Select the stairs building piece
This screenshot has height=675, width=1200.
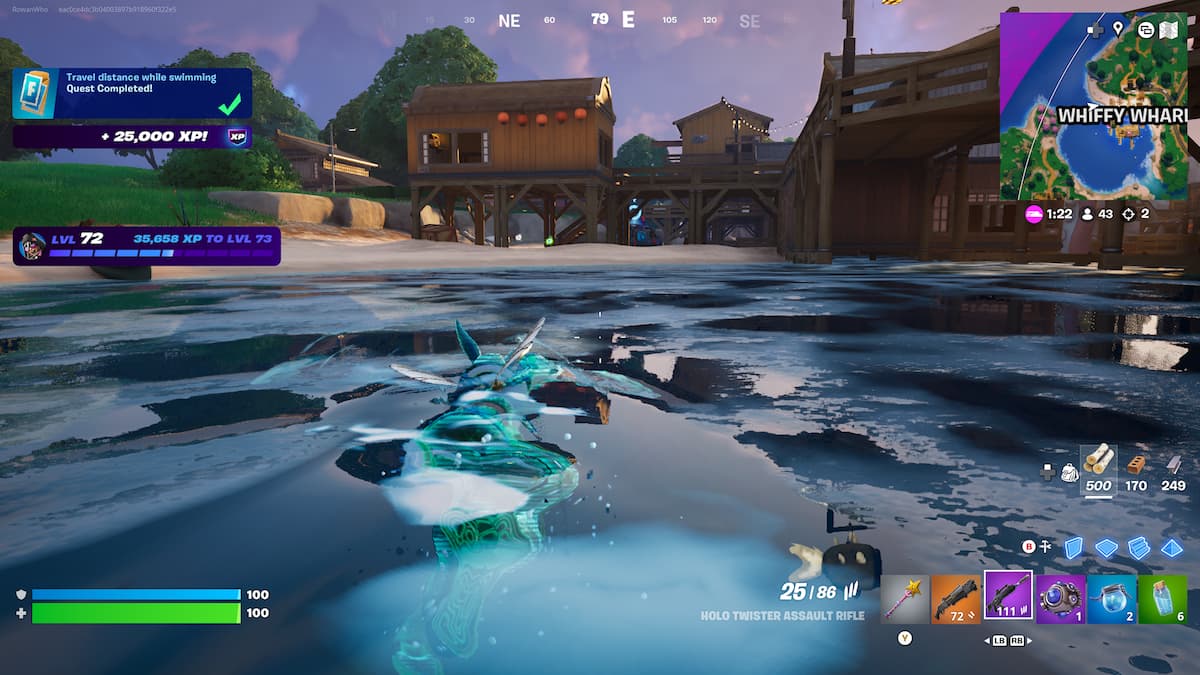tap(1139, 547)
